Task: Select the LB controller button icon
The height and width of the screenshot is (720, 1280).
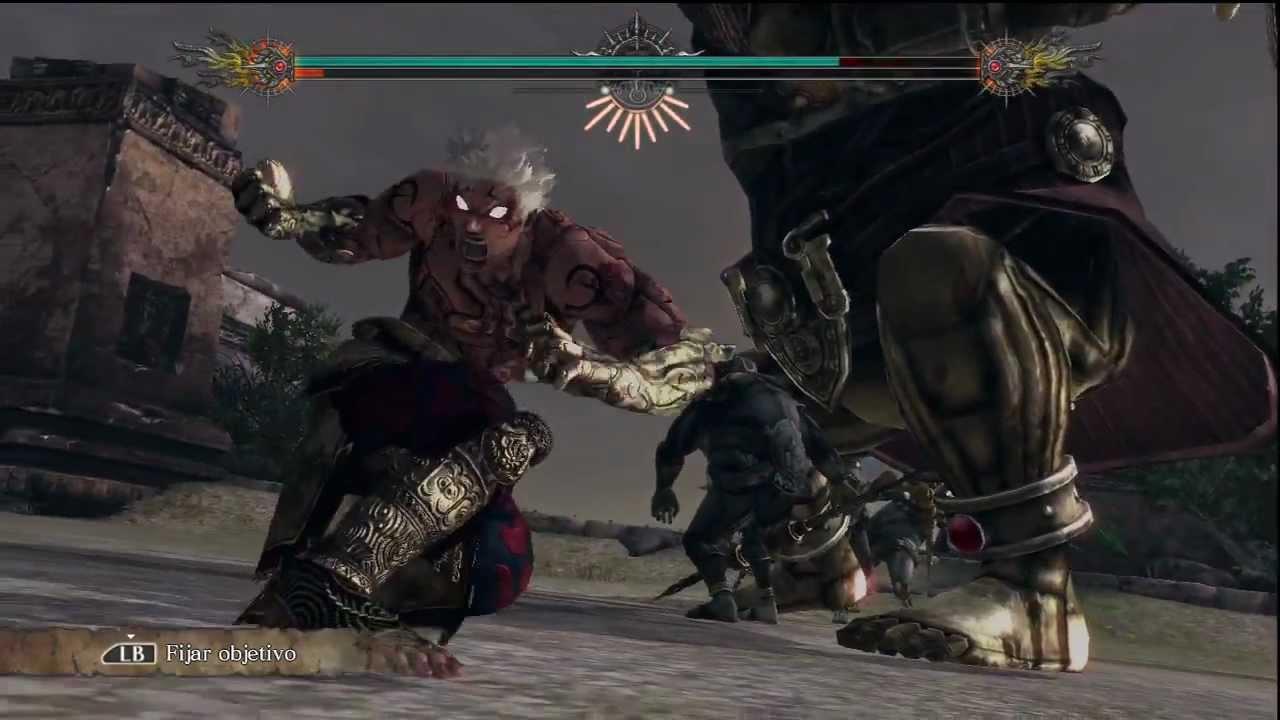Action: coord(129,653)
